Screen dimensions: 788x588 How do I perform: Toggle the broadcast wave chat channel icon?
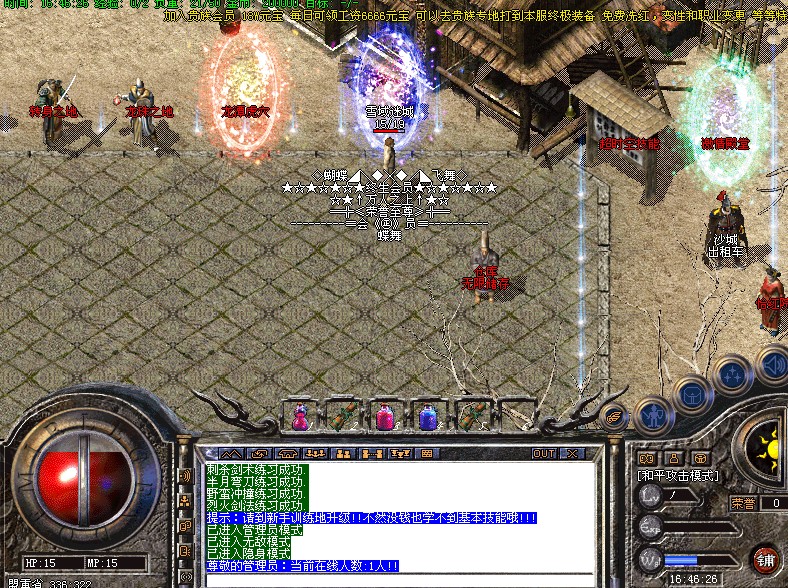tap(185, 476)
